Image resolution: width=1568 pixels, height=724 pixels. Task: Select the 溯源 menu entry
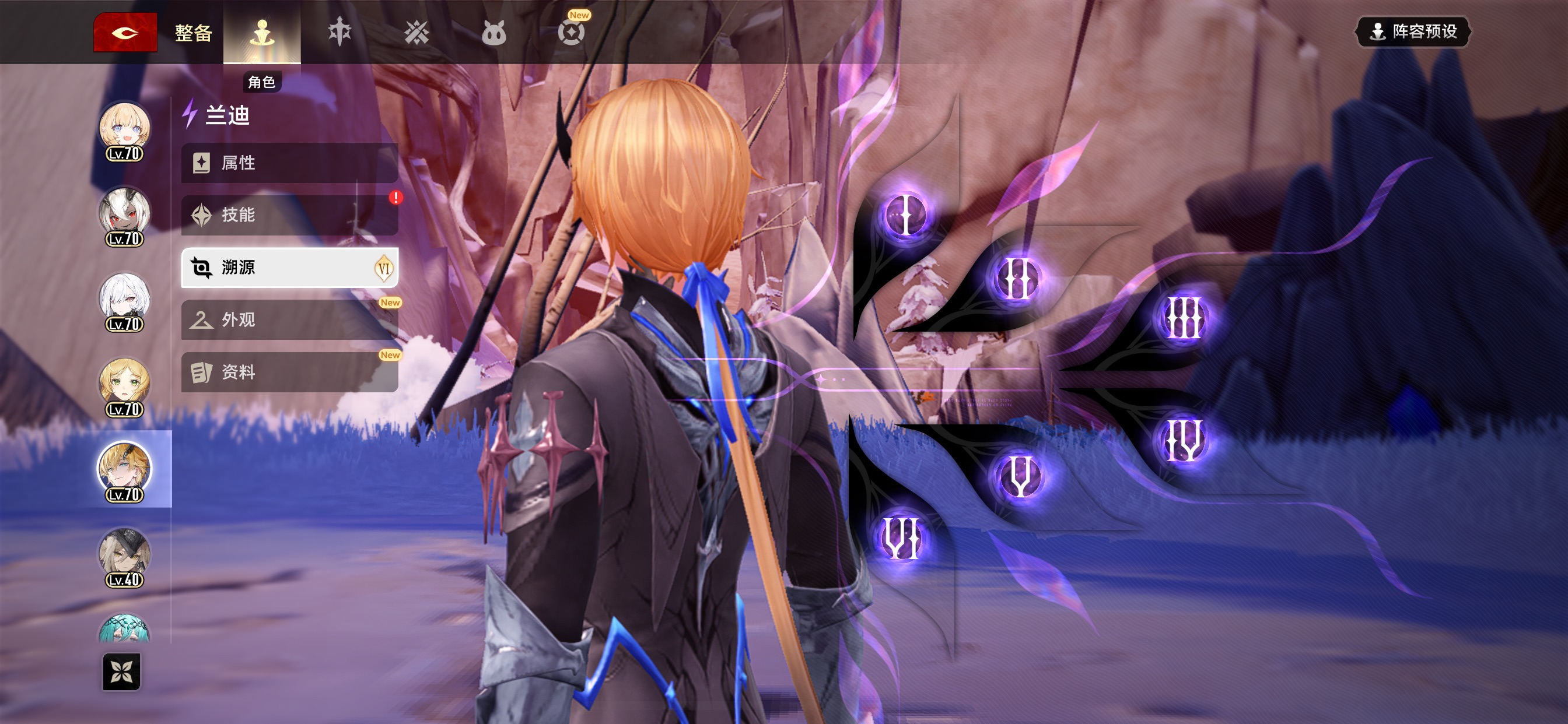[290, 268]
